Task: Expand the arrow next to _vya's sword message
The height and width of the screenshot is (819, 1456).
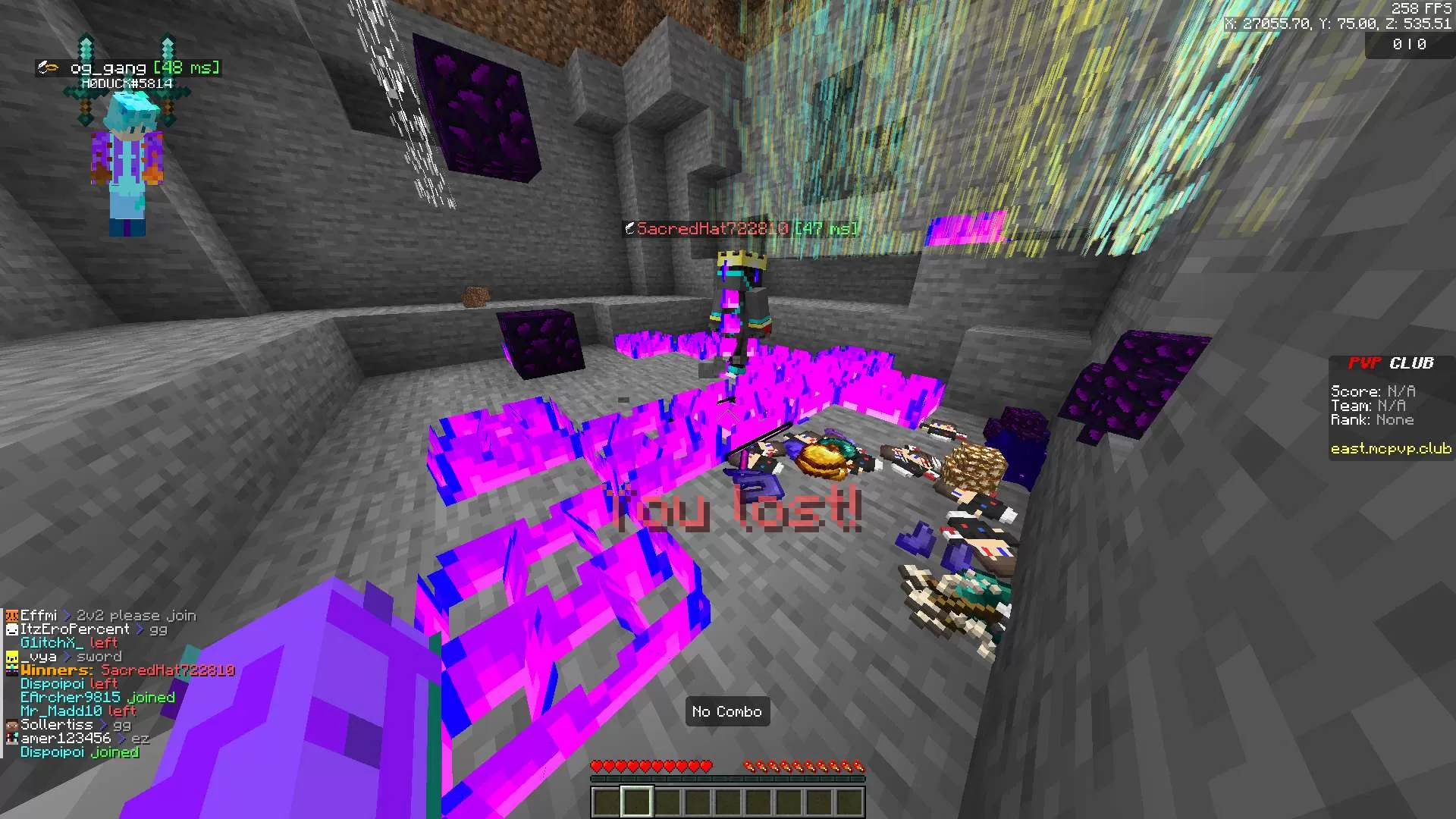Action: pyautogui.click(x=67, y=656)
